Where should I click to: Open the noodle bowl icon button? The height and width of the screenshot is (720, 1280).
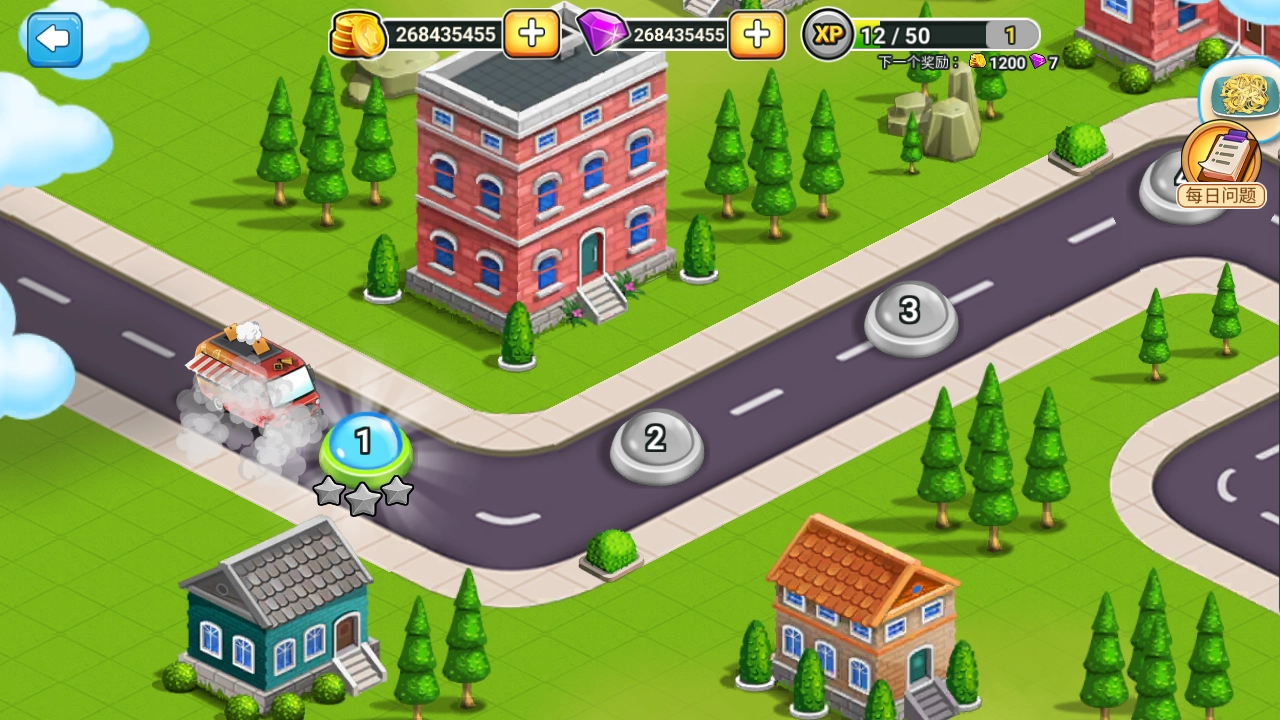coord(1243,94)
